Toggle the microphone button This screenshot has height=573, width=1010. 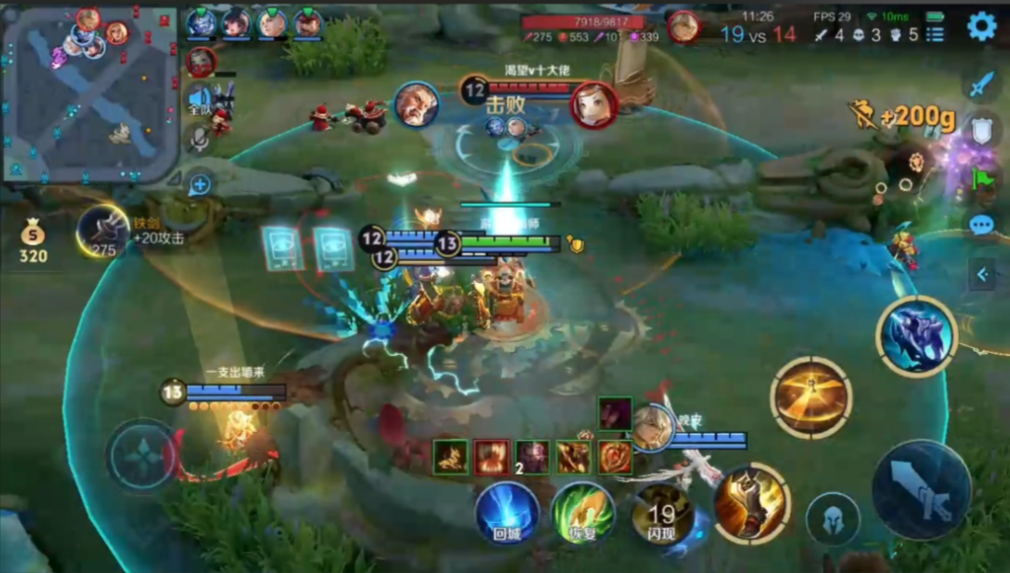tap(200, 140)
